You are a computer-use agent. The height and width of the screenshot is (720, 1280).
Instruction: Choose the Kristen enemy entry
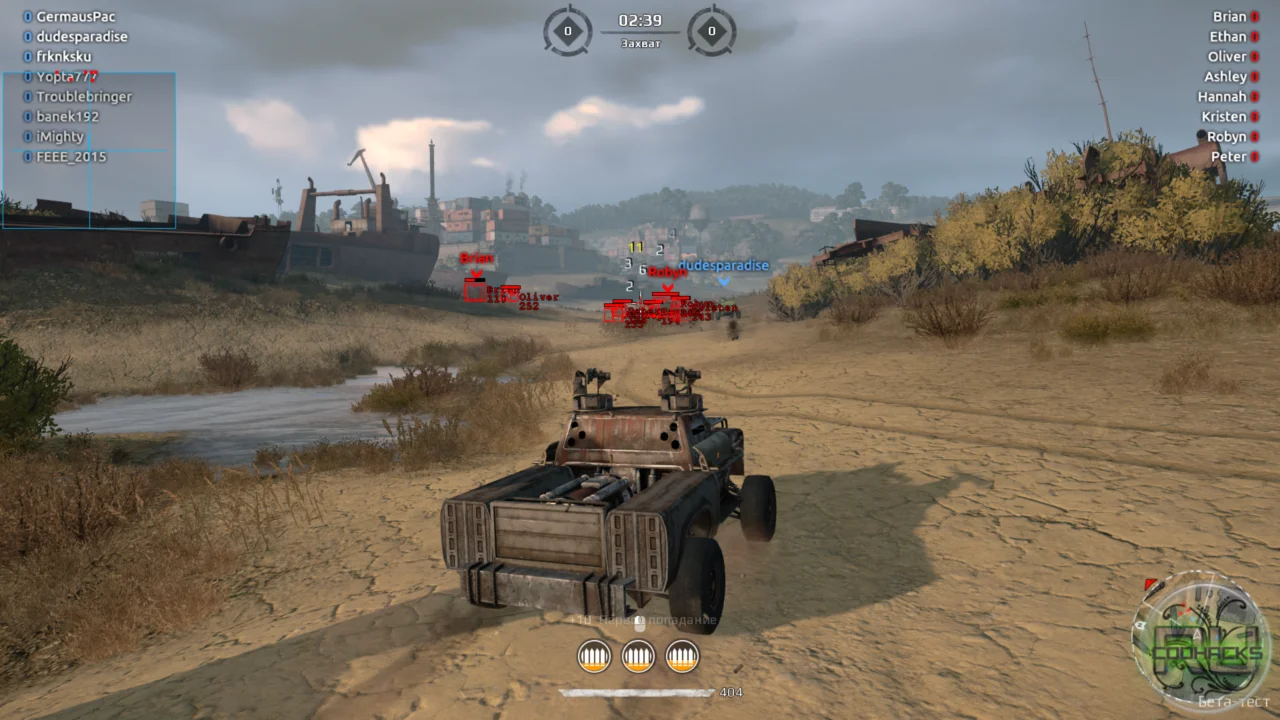coord(1224,117)
